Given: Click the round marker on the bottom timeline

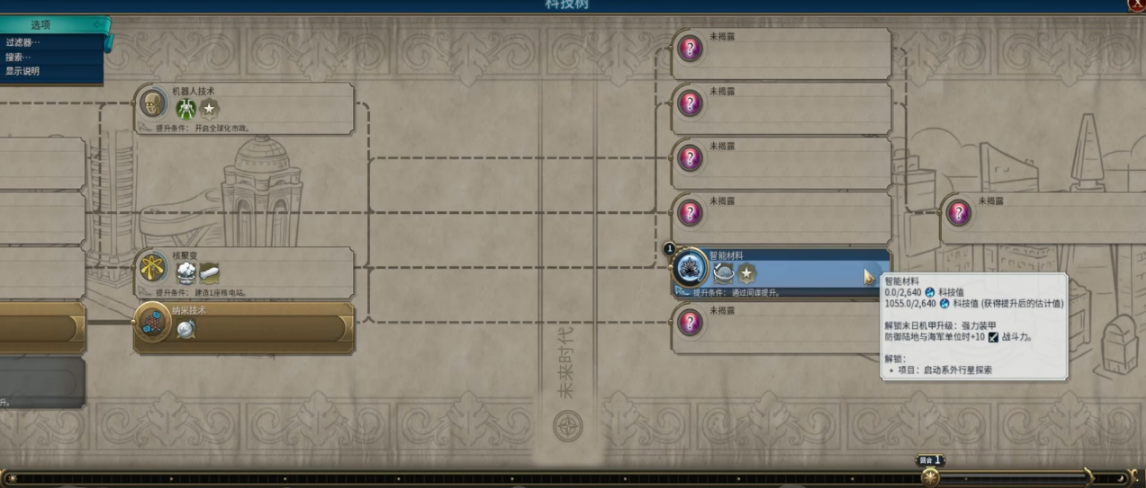Looking at the screenshot, I should click(x=930, y=477).
